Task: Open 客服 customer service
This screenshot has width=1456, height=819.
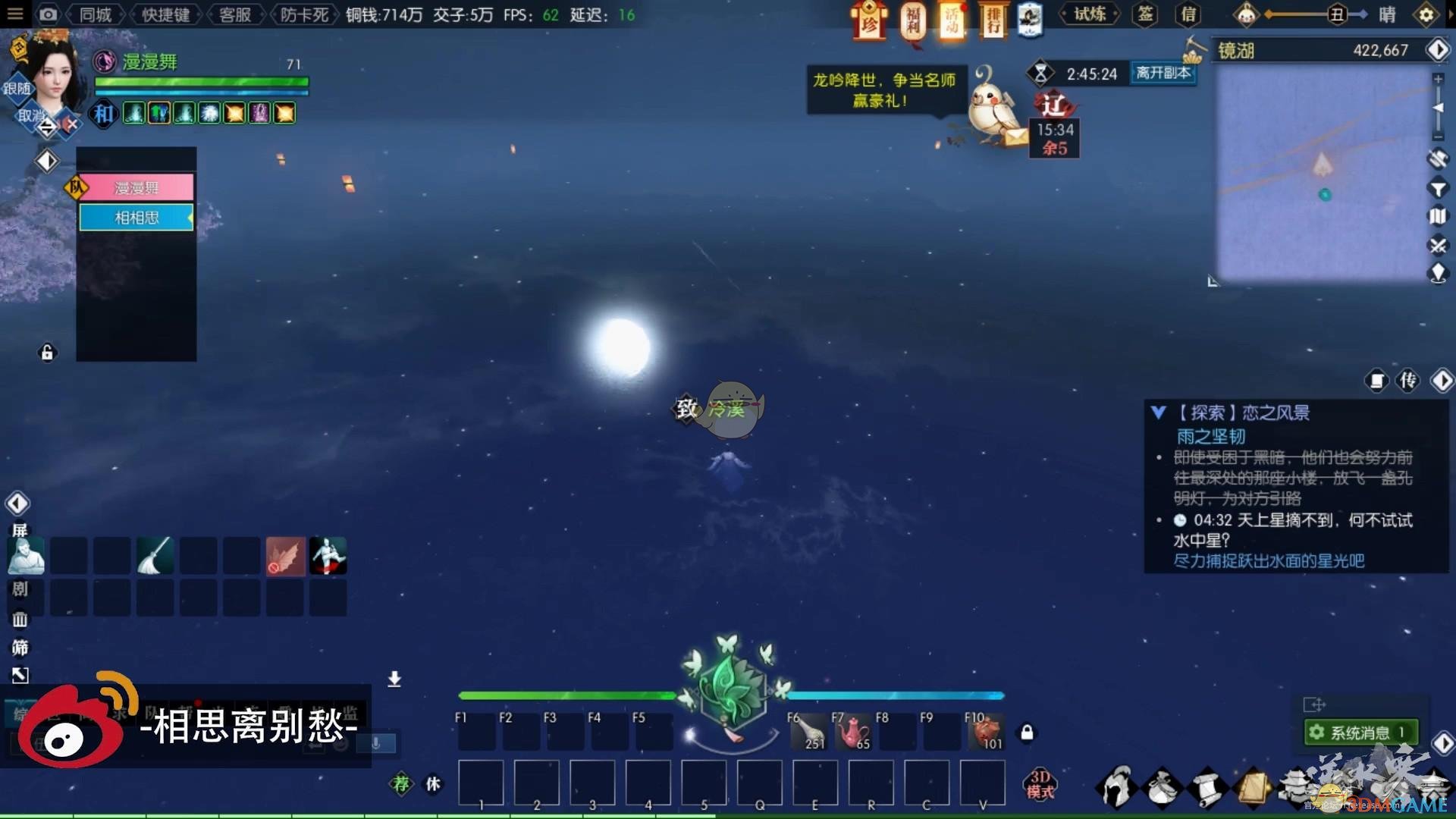Action: click(x=234, y=14)
